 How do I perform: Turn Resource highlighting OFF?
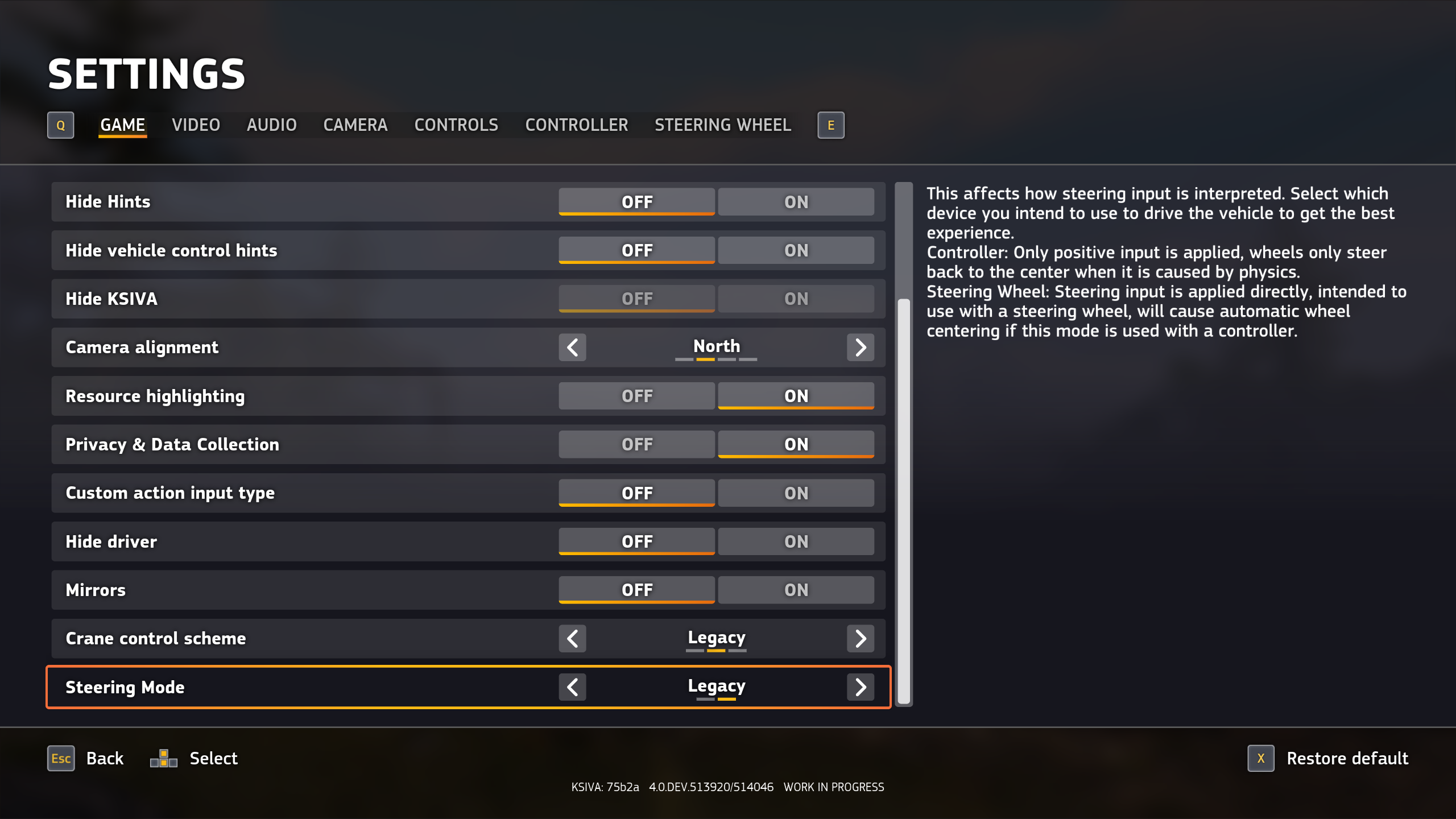[x=636, y=396]
